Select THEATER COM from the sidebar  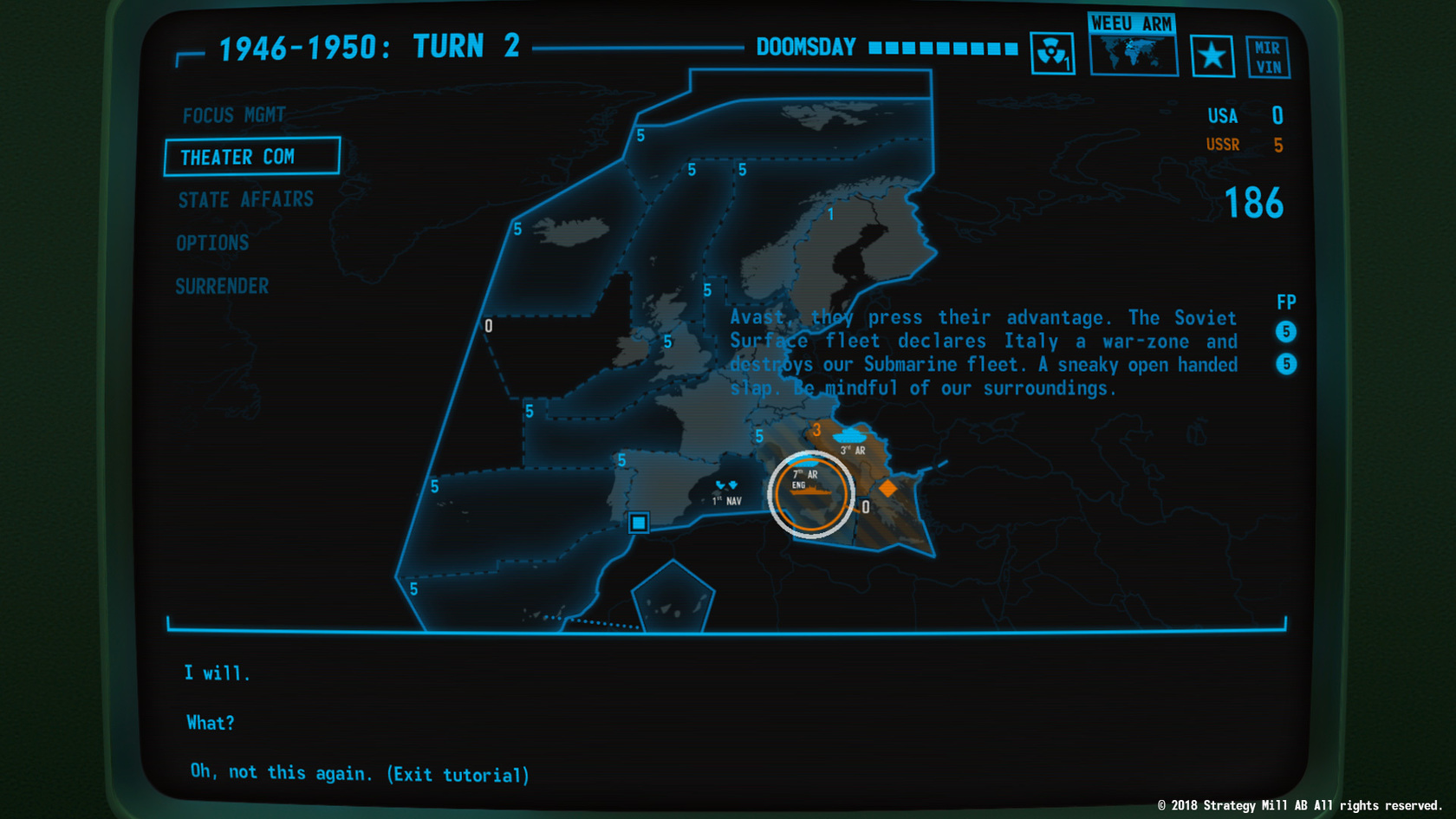coord(237,157)
